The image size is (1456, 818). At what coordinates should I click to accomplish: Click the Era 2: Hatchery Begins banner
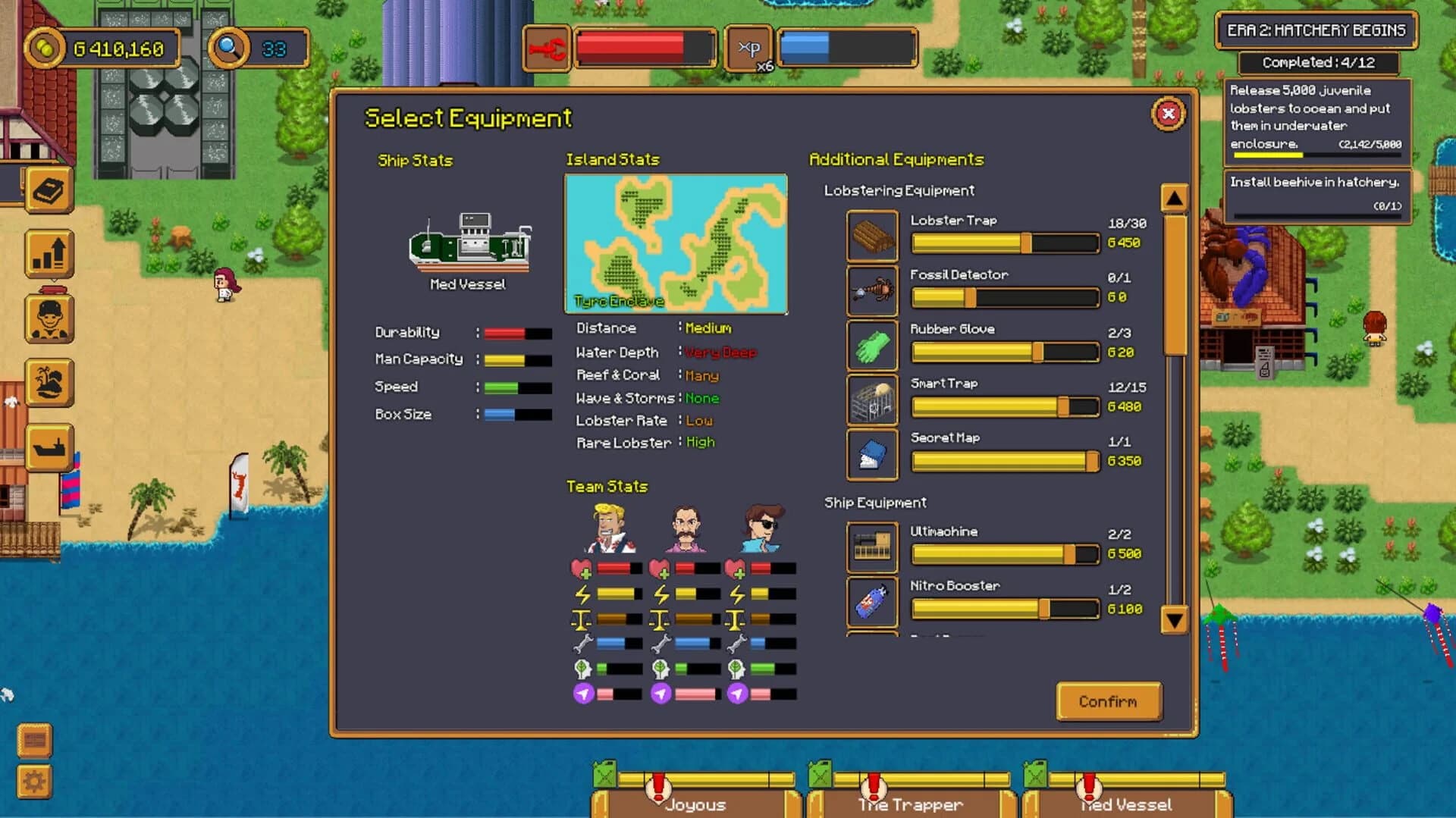coord(1316,31)
